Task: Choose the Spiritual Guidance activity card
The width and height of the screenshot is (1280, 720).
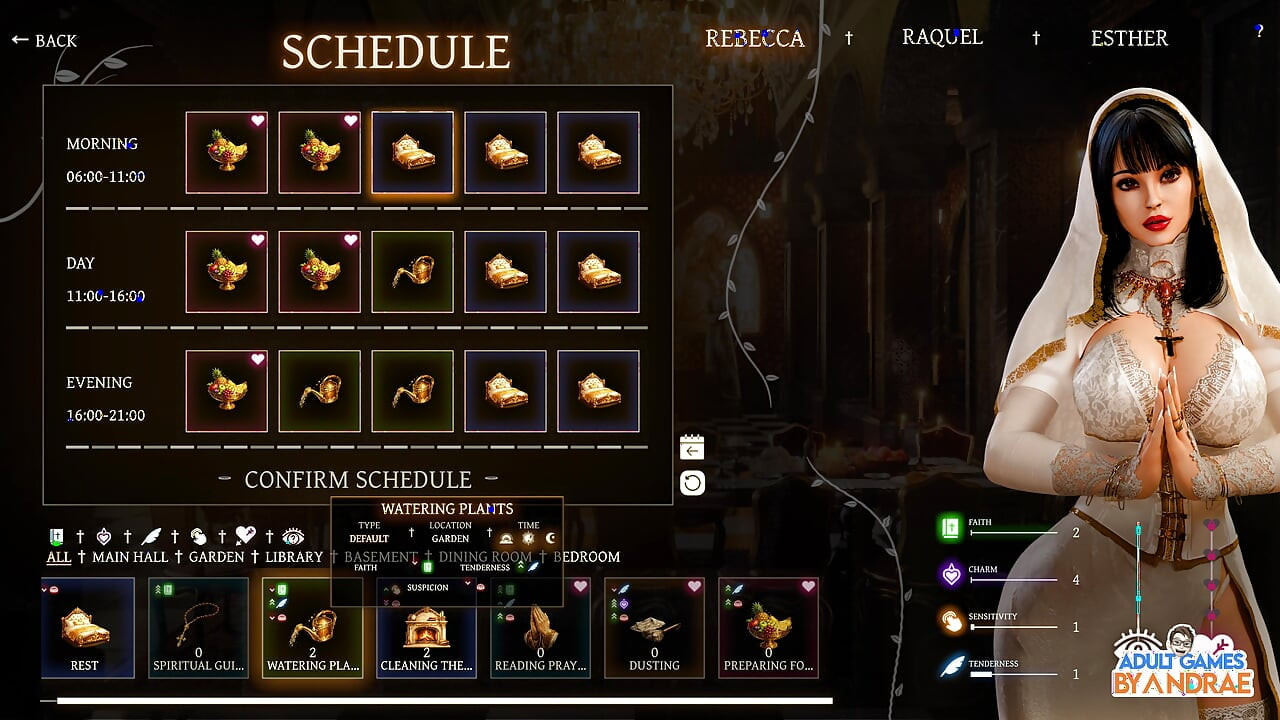Action: [x=198, y=628]
